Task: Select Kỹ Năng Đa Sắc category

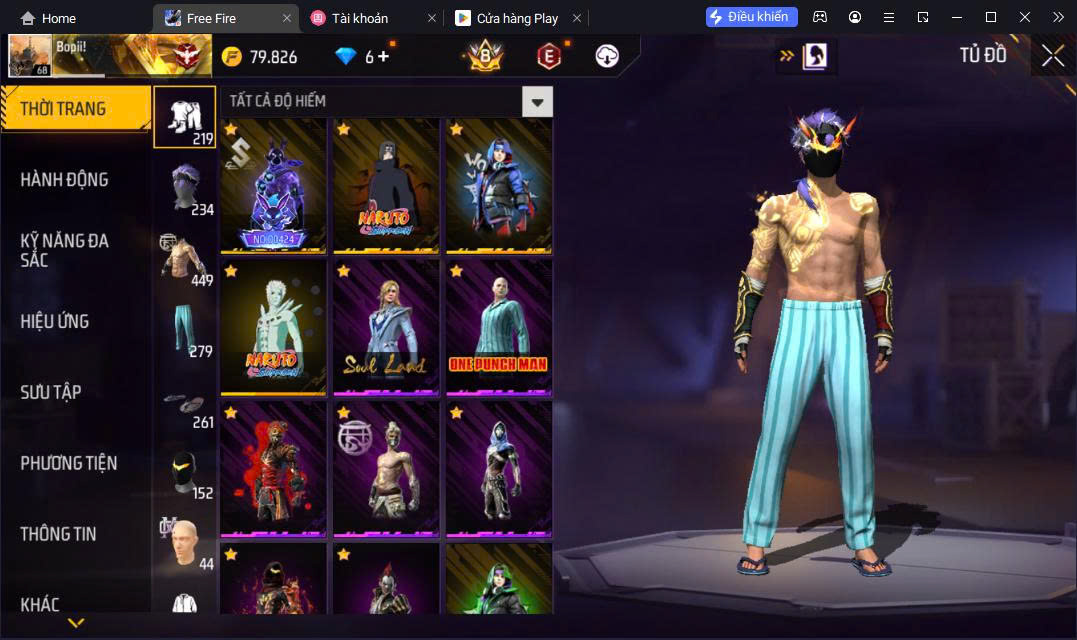Action: (x=65, y=250)
